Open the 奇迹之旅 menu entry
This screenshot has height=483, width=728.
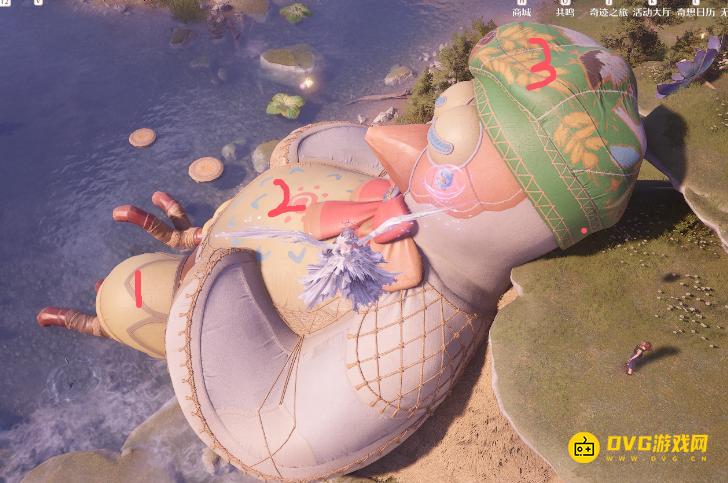click(x=611, y=10)
